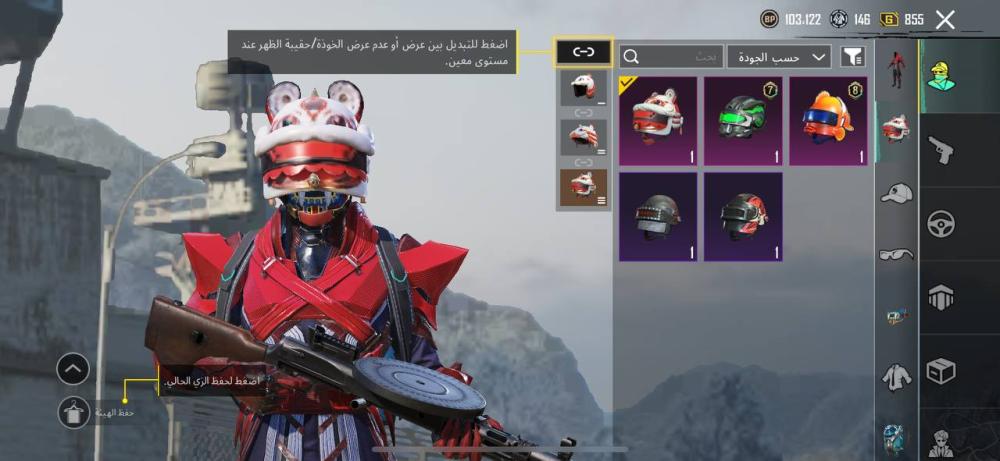Open the sort-by-quality dropdown
Viewport: 1000px width, 461px height.
tap(779, 57)
